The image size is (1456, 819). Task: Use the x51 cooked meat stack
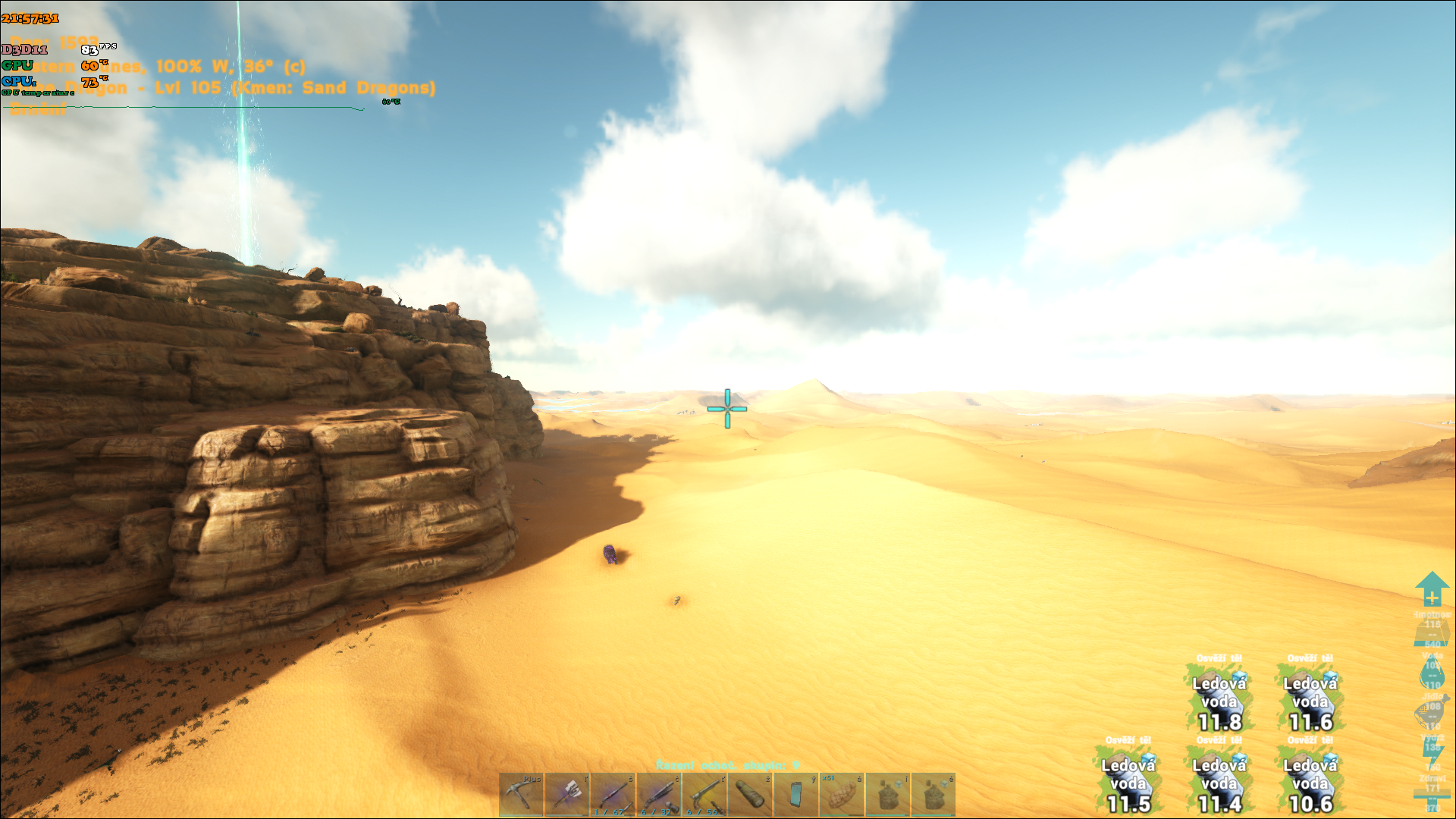pos(842,795)
